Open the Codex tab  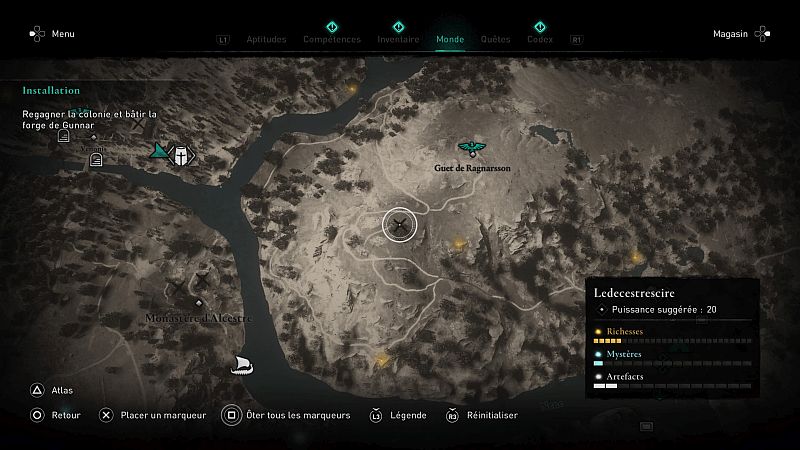[539, 40]
